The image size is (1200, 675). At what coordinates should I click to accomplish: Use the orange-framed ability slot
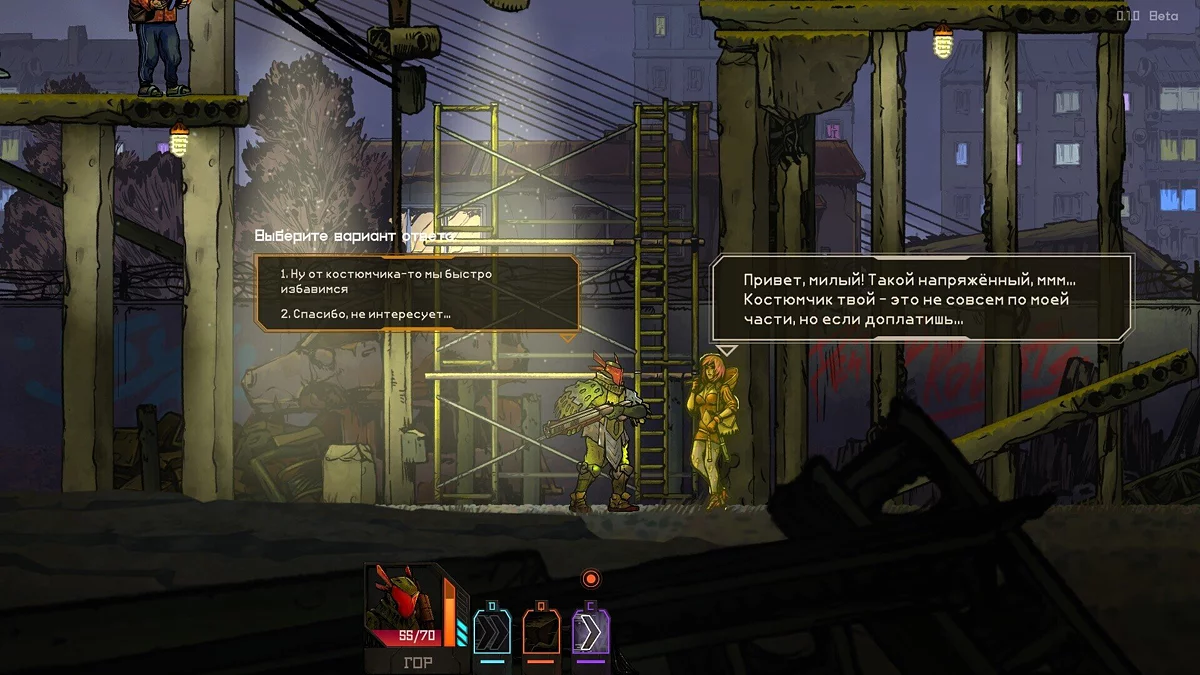tap(541, 632)
